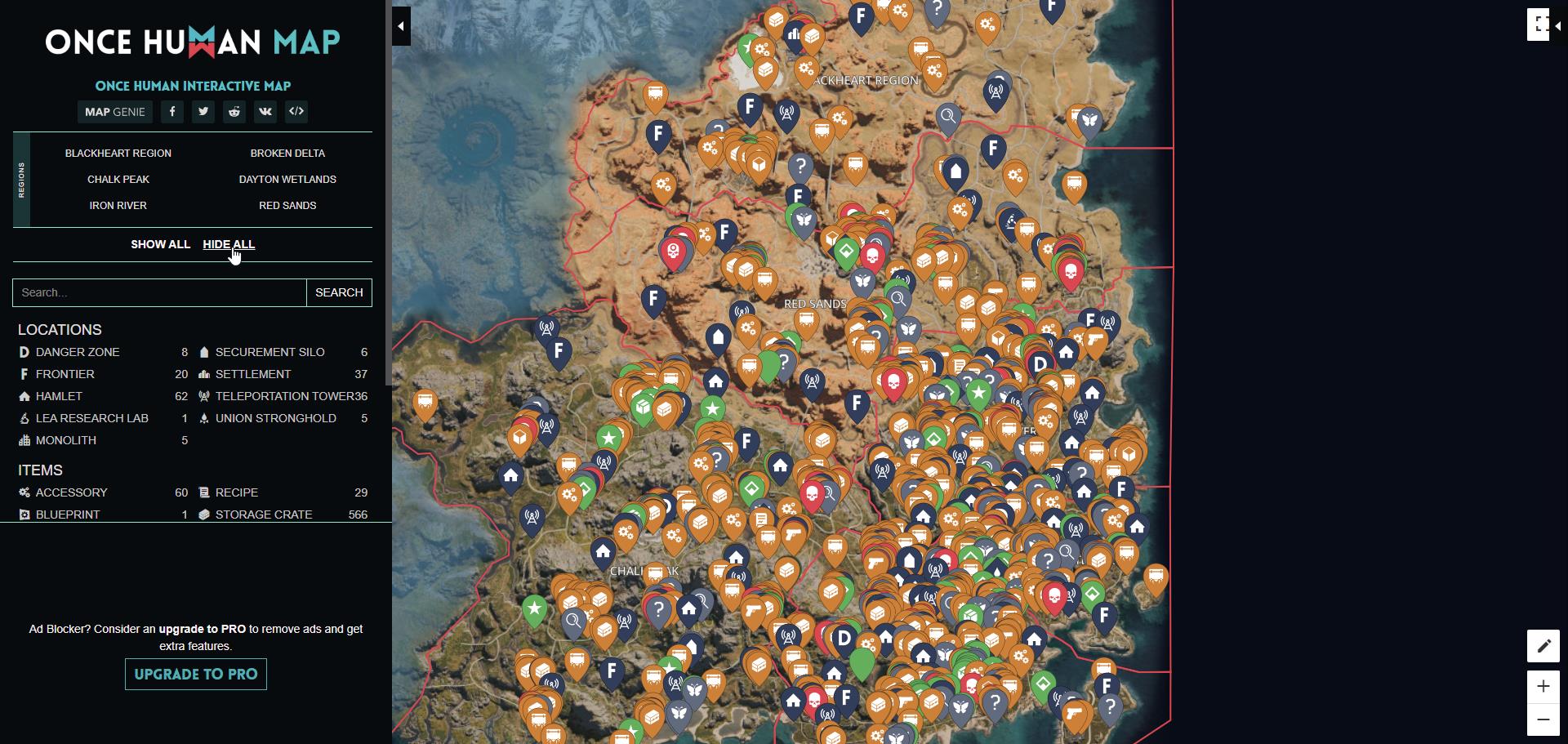
Task: Click the zoom in plus icon
Action: coord(1543,687)
